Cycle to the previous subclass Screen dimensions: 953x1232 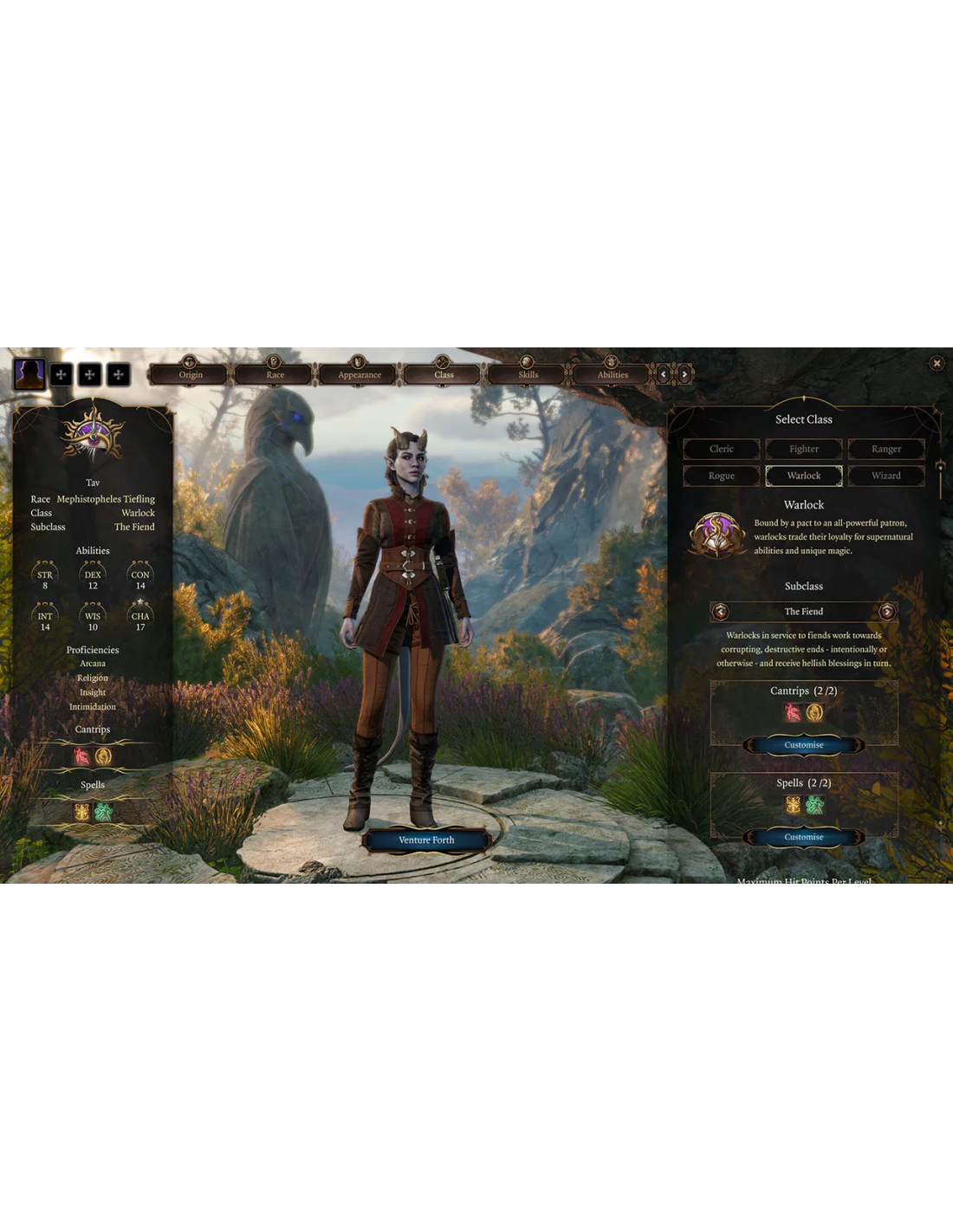720,612
